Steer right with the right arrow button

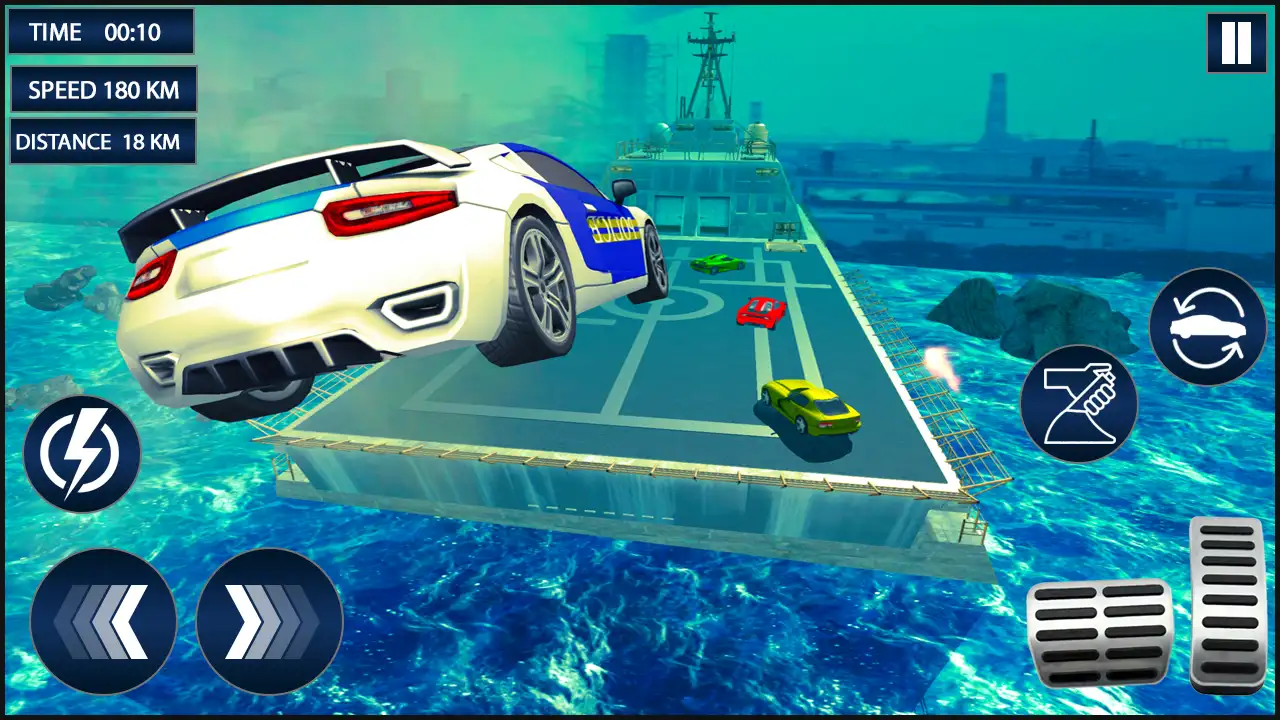click(x=269, y=621)
